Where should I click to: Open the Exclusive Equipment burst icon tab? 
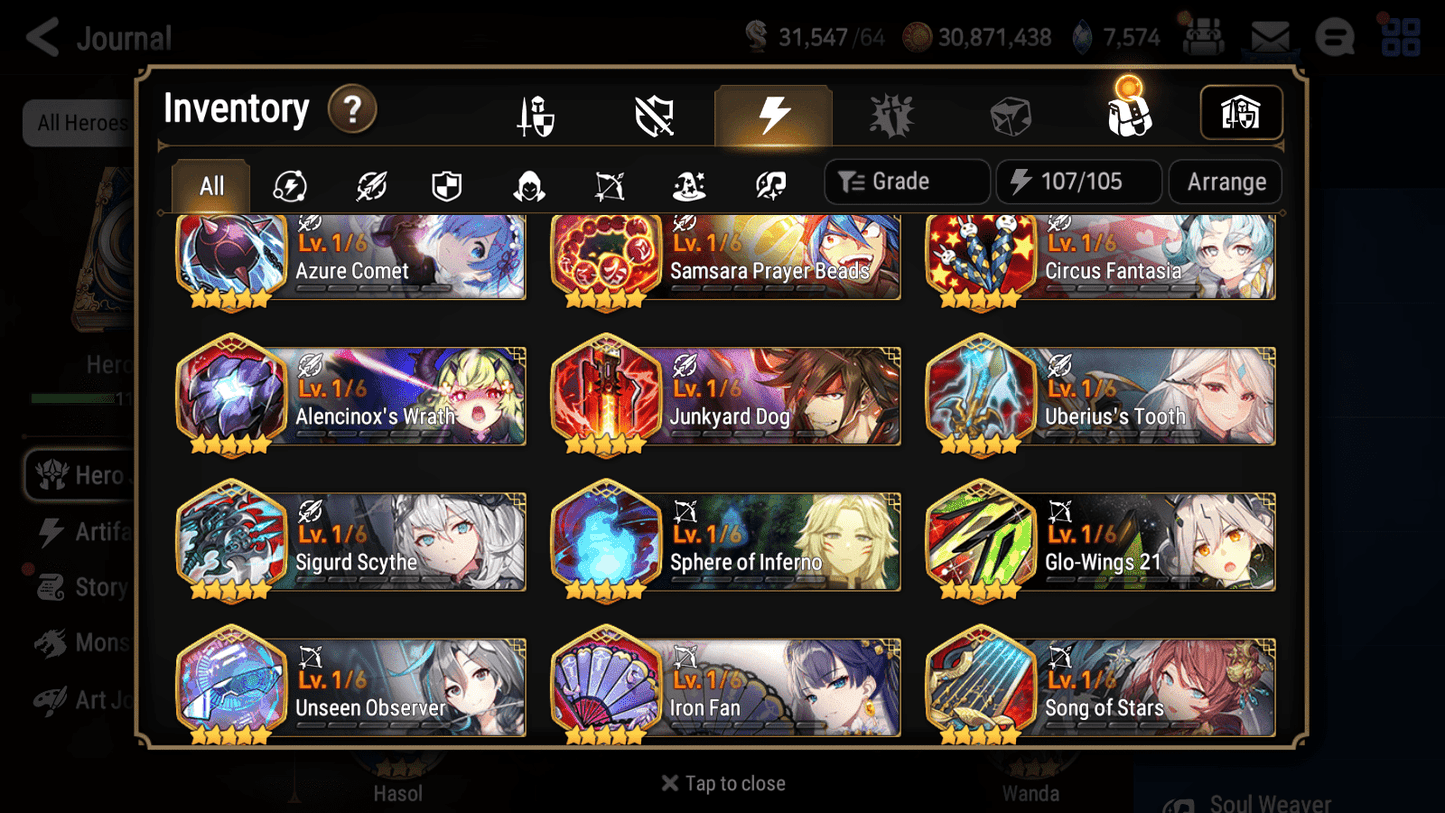893,113
